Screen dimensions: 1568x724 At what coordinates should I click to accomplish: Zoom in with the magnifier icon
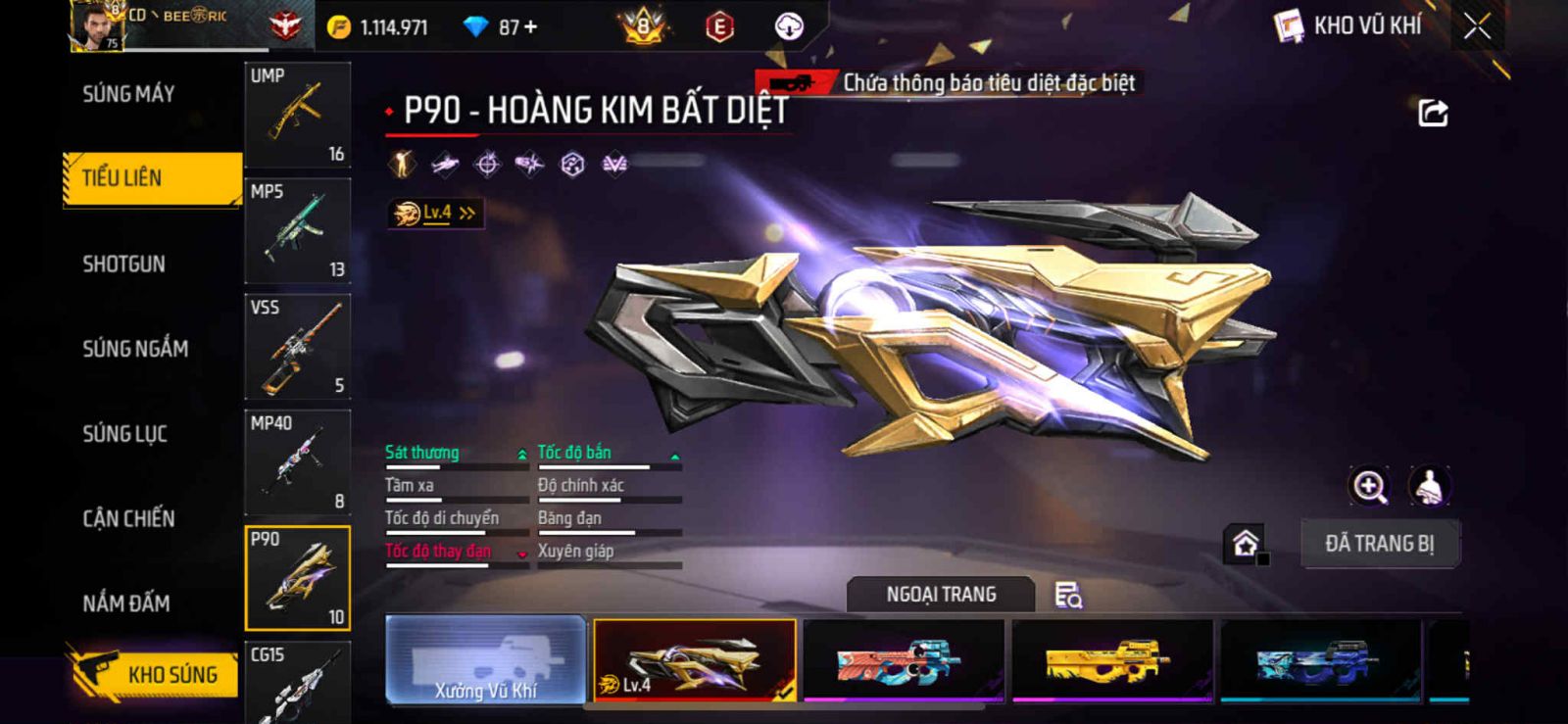tap(1369, 486)
